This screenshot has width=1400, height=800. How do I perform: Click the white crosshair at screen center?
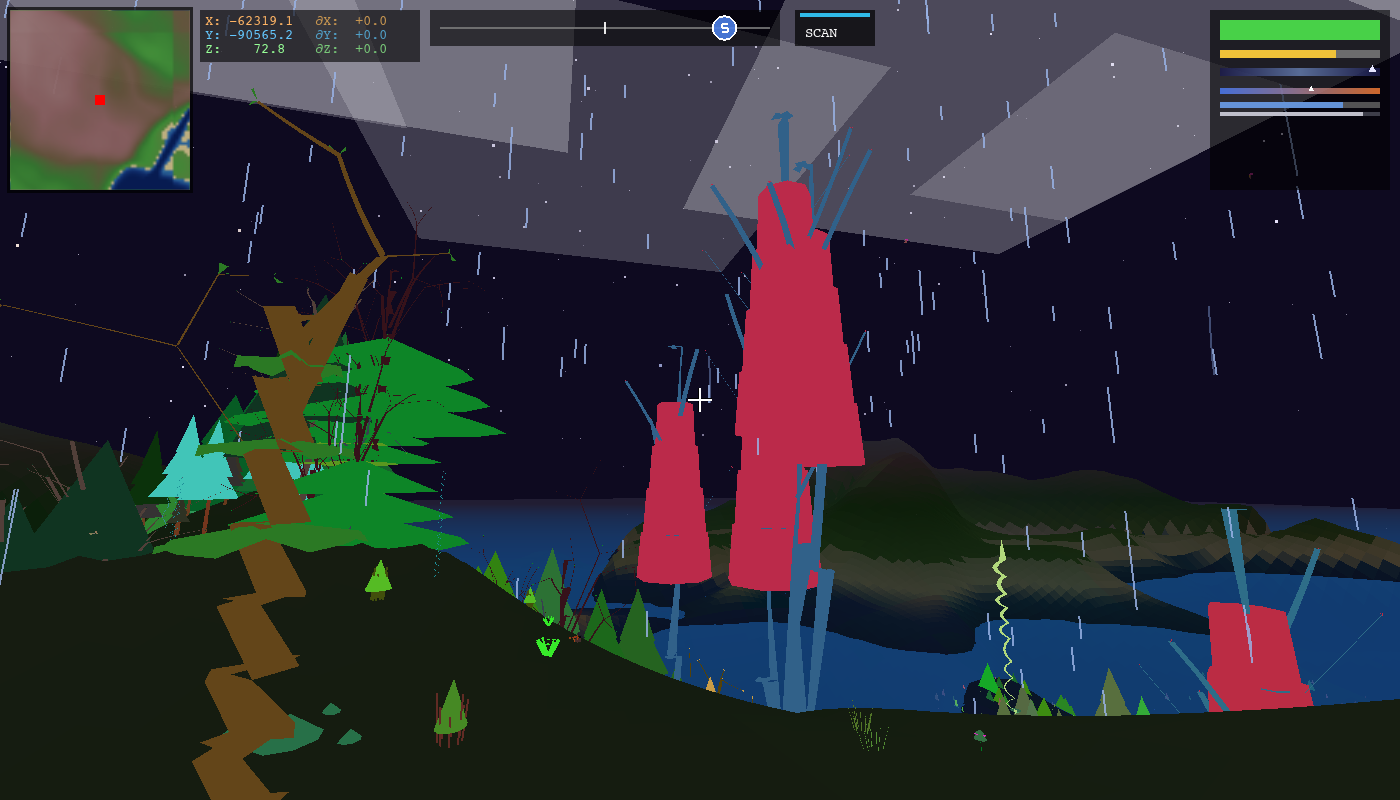click(x=700, y=400)
